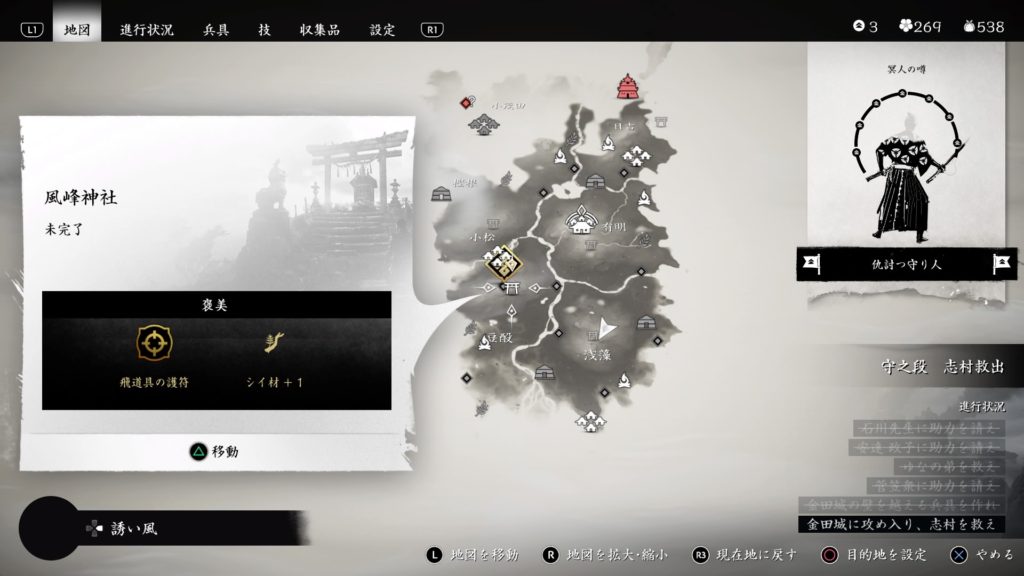Select the gold-highlighted shrine marker
Viewport: 1024px width, 576px height.
click(x=504, y=264)
